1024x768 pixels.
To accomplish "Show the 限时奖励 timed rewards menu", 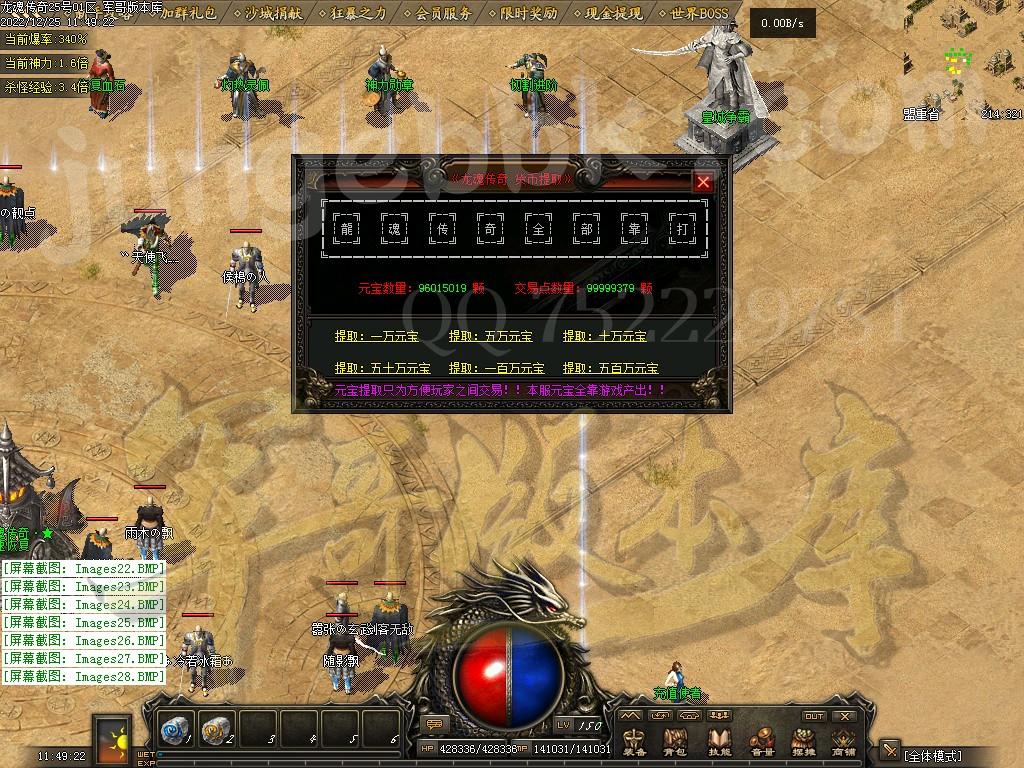I will (529, 13).
